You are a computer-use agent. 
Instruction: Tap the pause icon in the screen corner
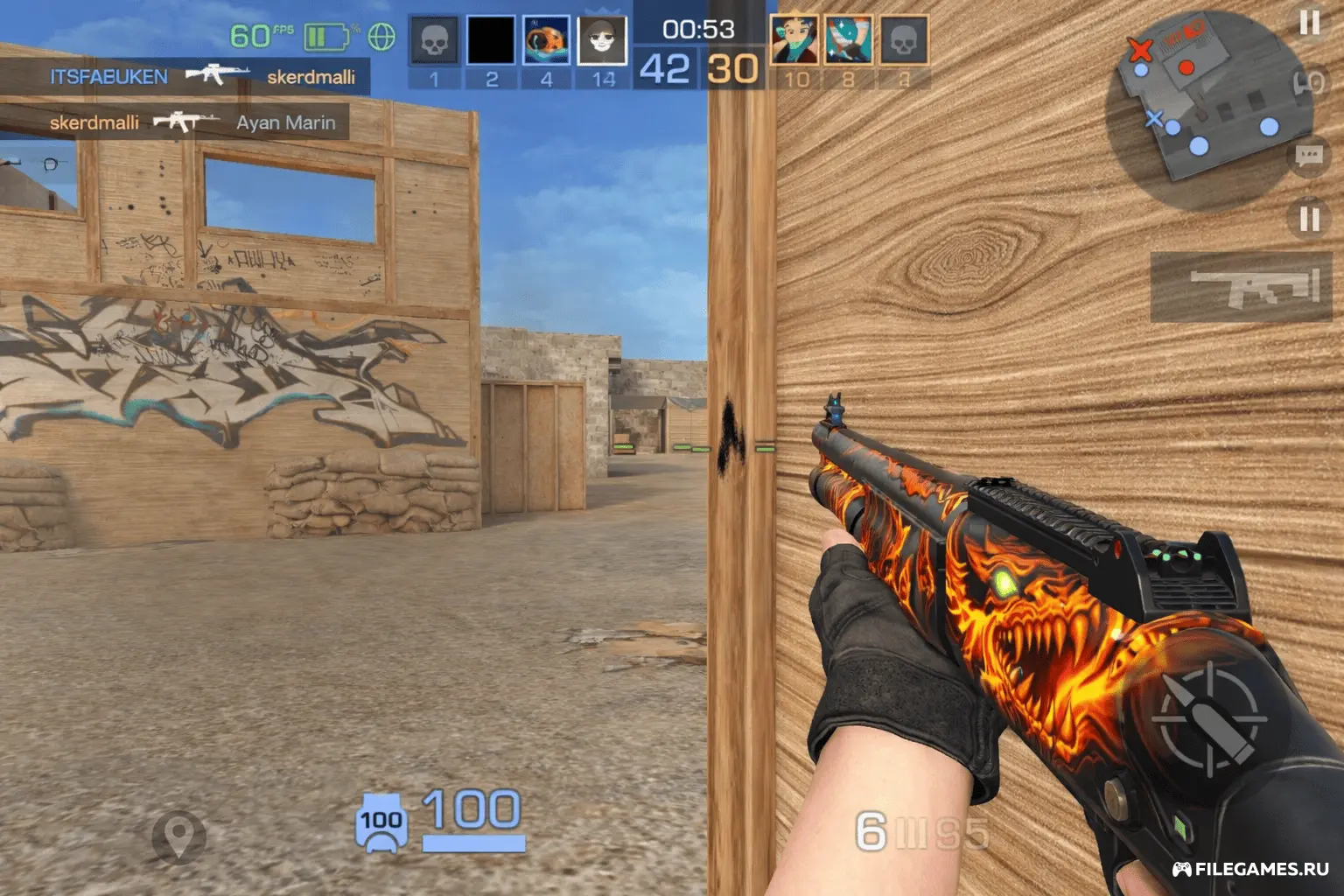click(1309, 23)
